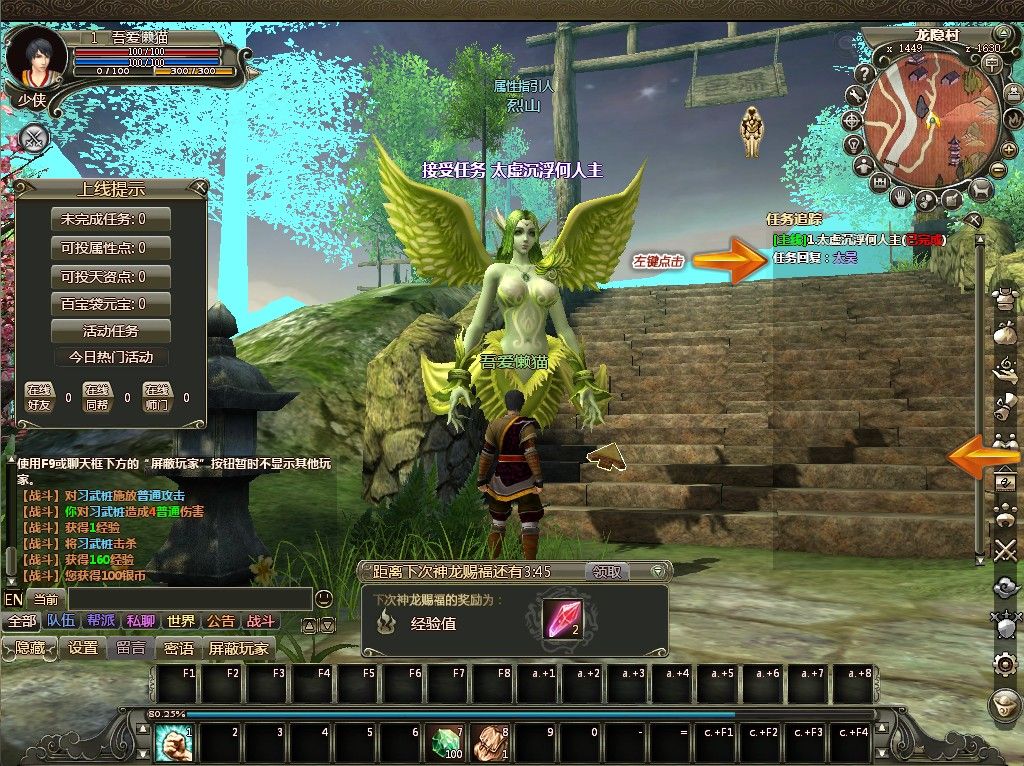Screen dimensions: 1024x766
Task: Open the 战斗 chat tab
Action: pos(259,621)
